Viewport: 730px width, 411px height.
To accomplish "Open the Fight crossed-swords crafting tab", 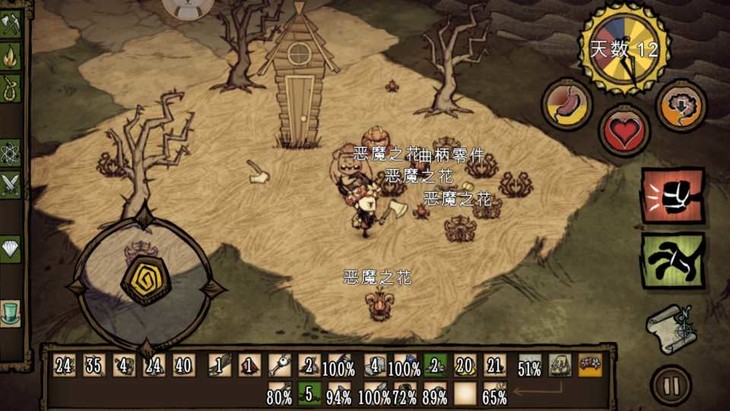I will tap(11, 184).
